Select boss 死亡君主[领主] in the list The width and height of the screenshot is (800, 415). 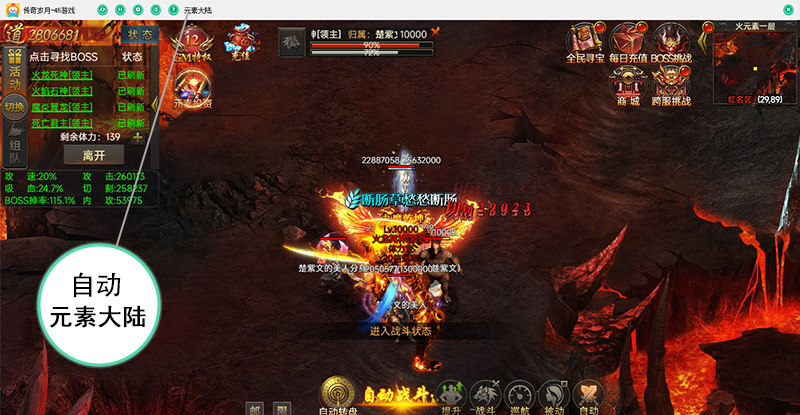tap(62, 123)
